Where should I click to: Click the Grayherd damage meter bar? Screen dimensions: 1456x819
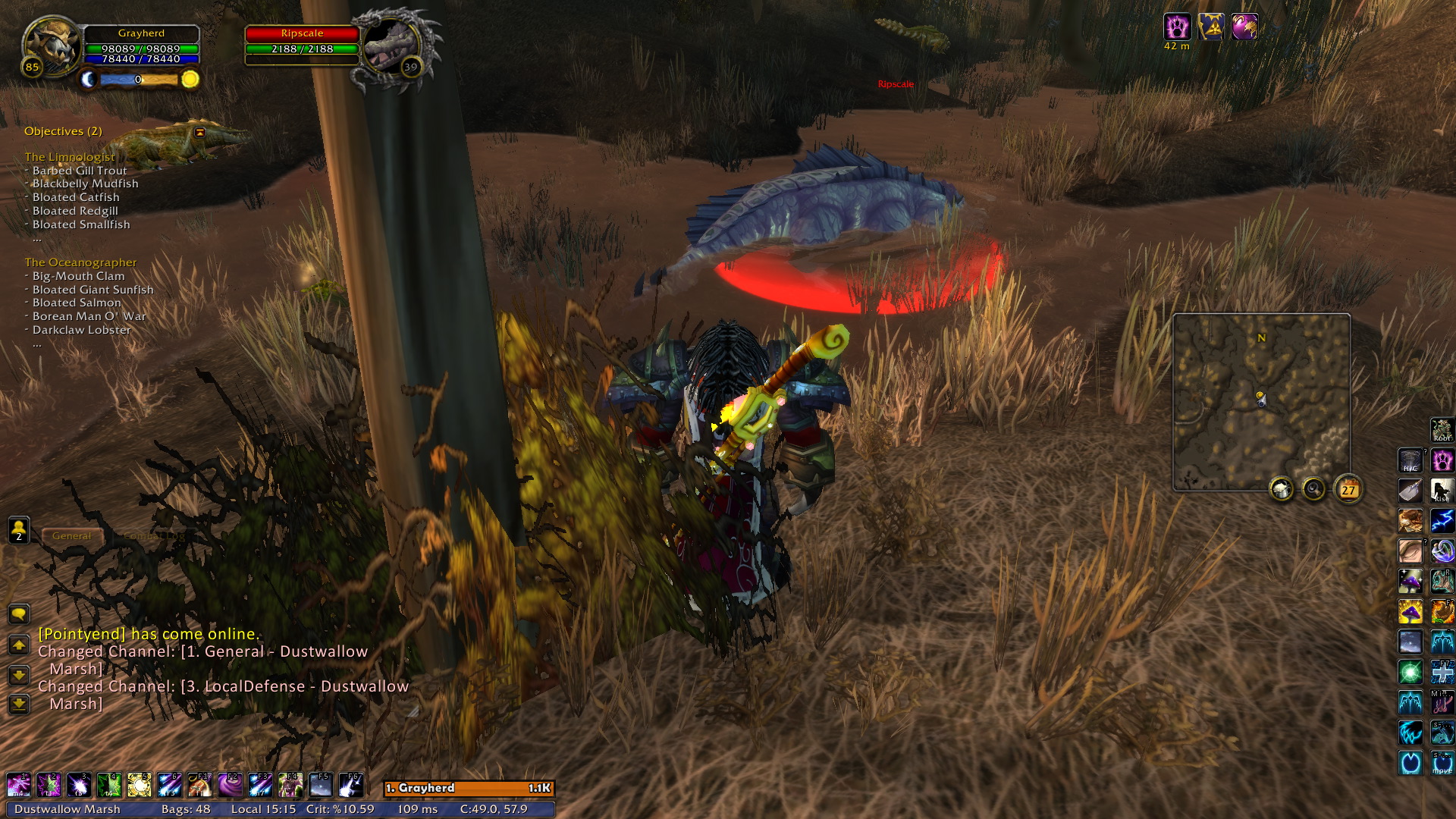point(469,789)
